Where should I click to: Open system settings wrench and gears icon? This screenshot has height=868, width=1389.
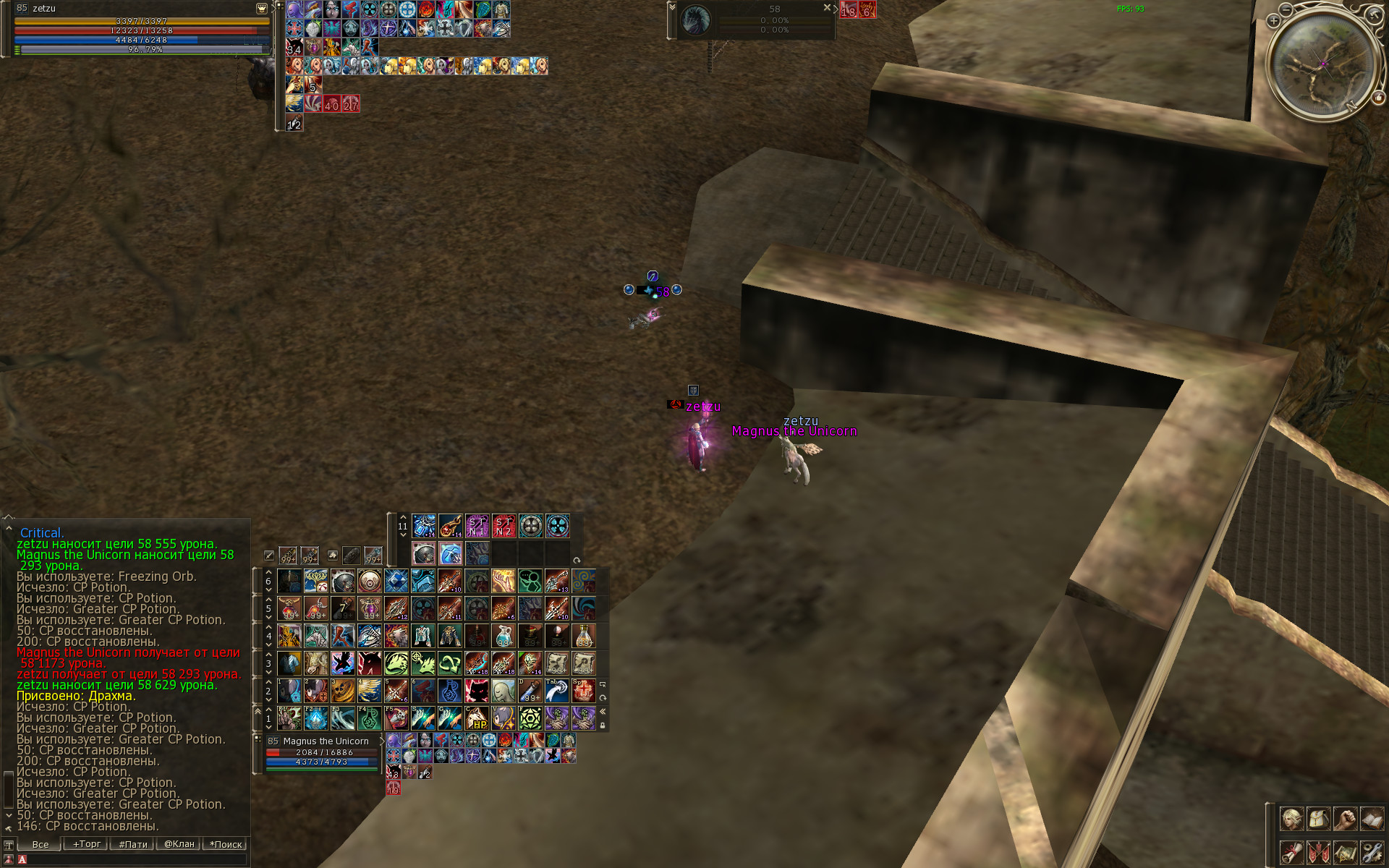[1372, 852]
